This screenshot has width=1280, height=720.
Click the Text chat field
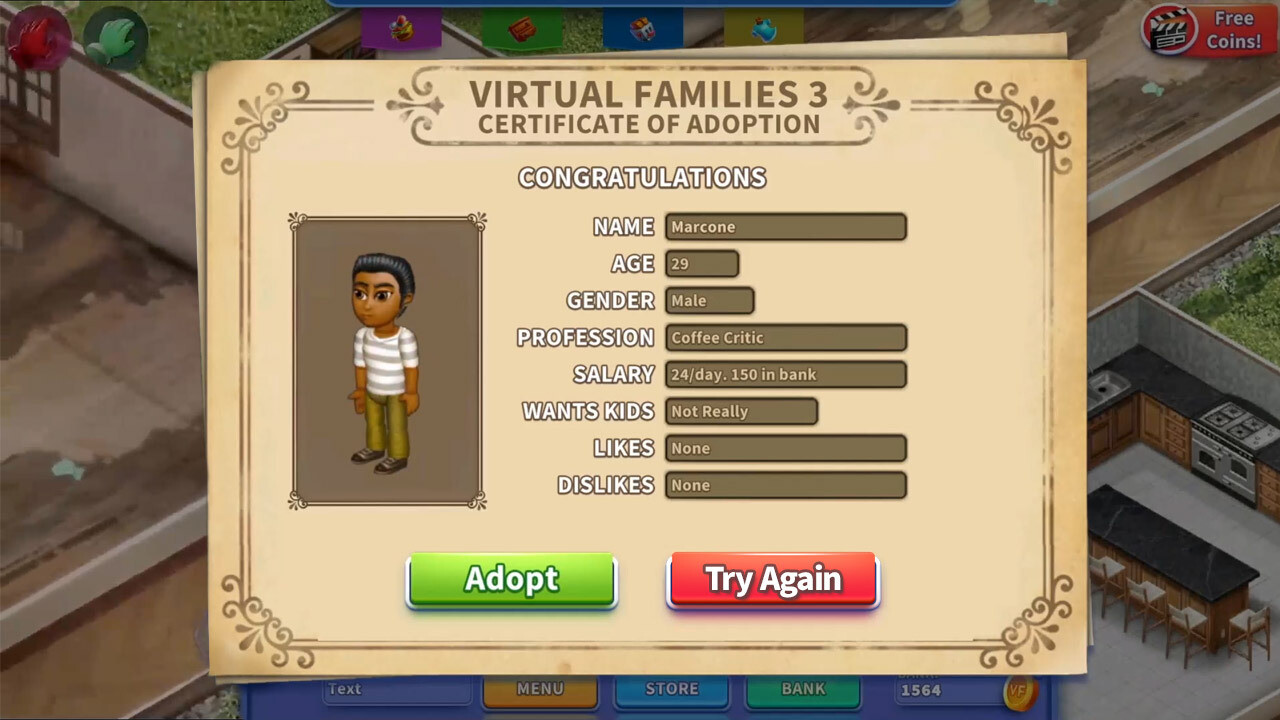396,689
